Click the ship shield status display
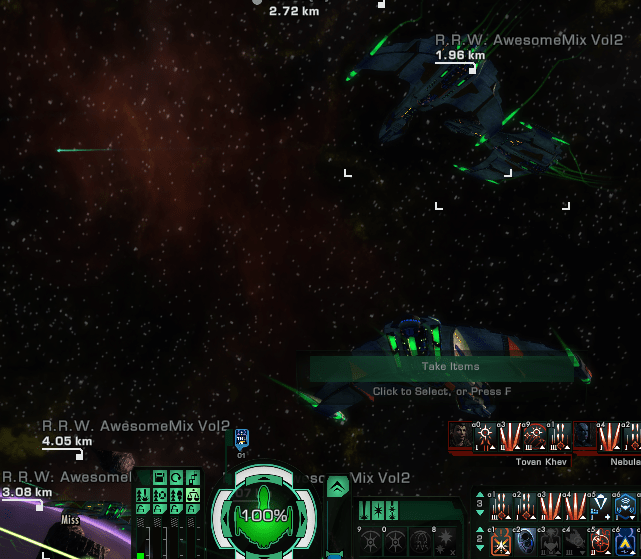641x559 pixels. point(263,513)
